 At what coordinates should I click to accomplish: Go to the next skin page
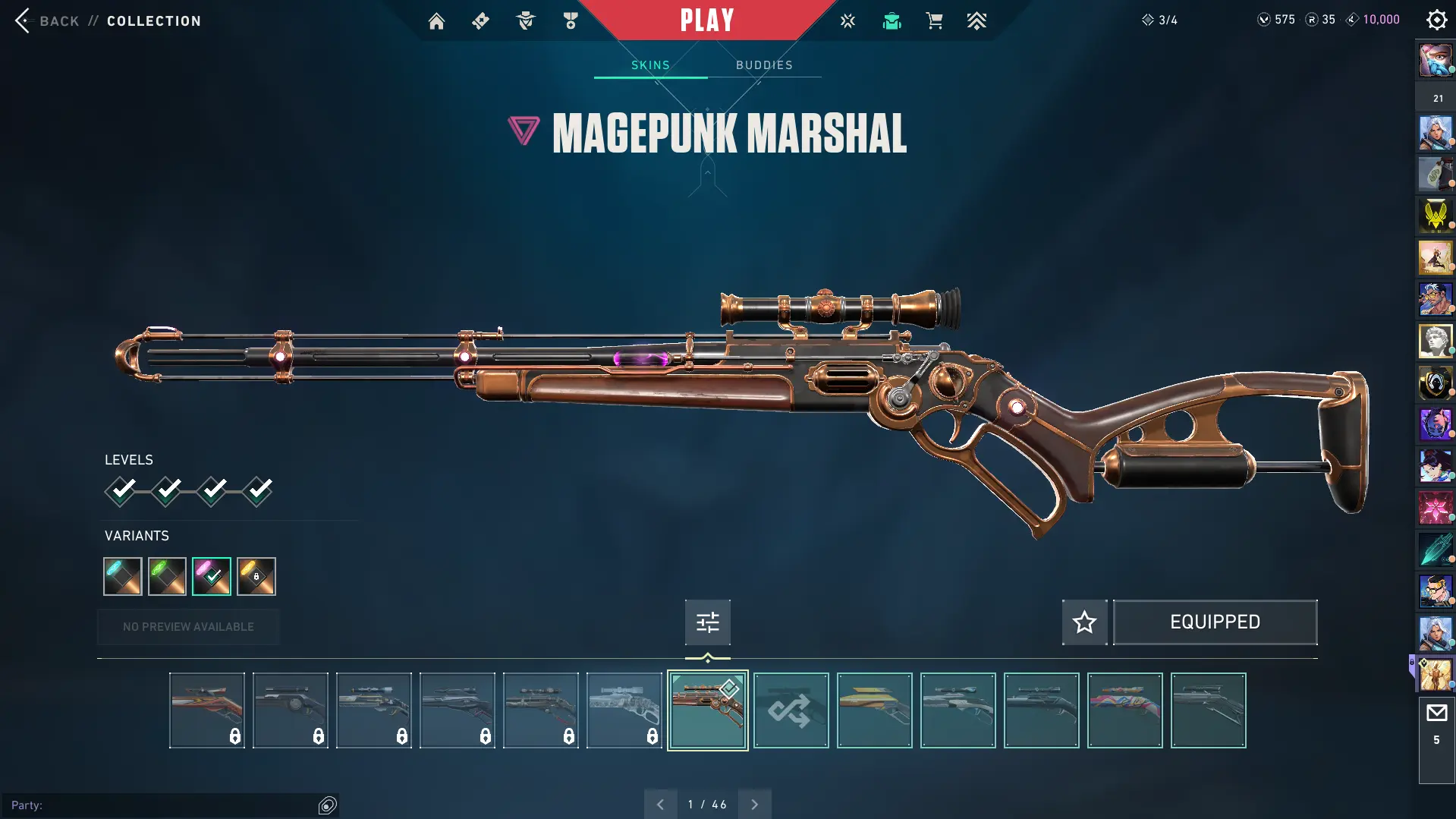point(754,805)
